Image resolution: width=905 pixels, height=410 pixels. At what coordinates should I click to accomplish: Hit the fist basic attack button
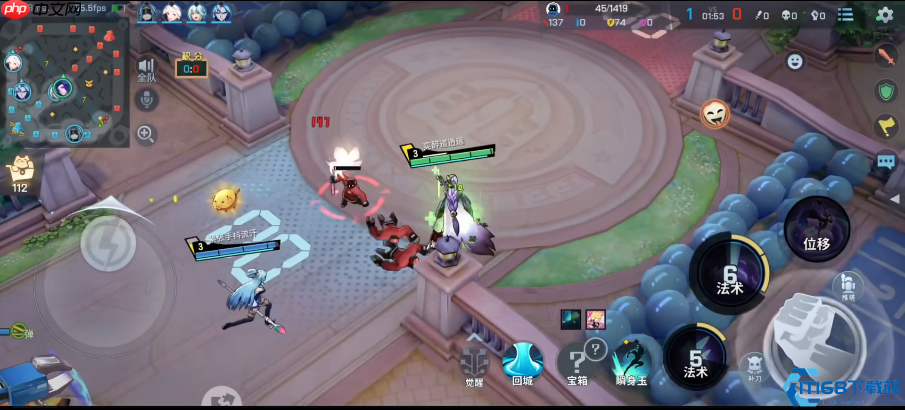pos(814,335)
